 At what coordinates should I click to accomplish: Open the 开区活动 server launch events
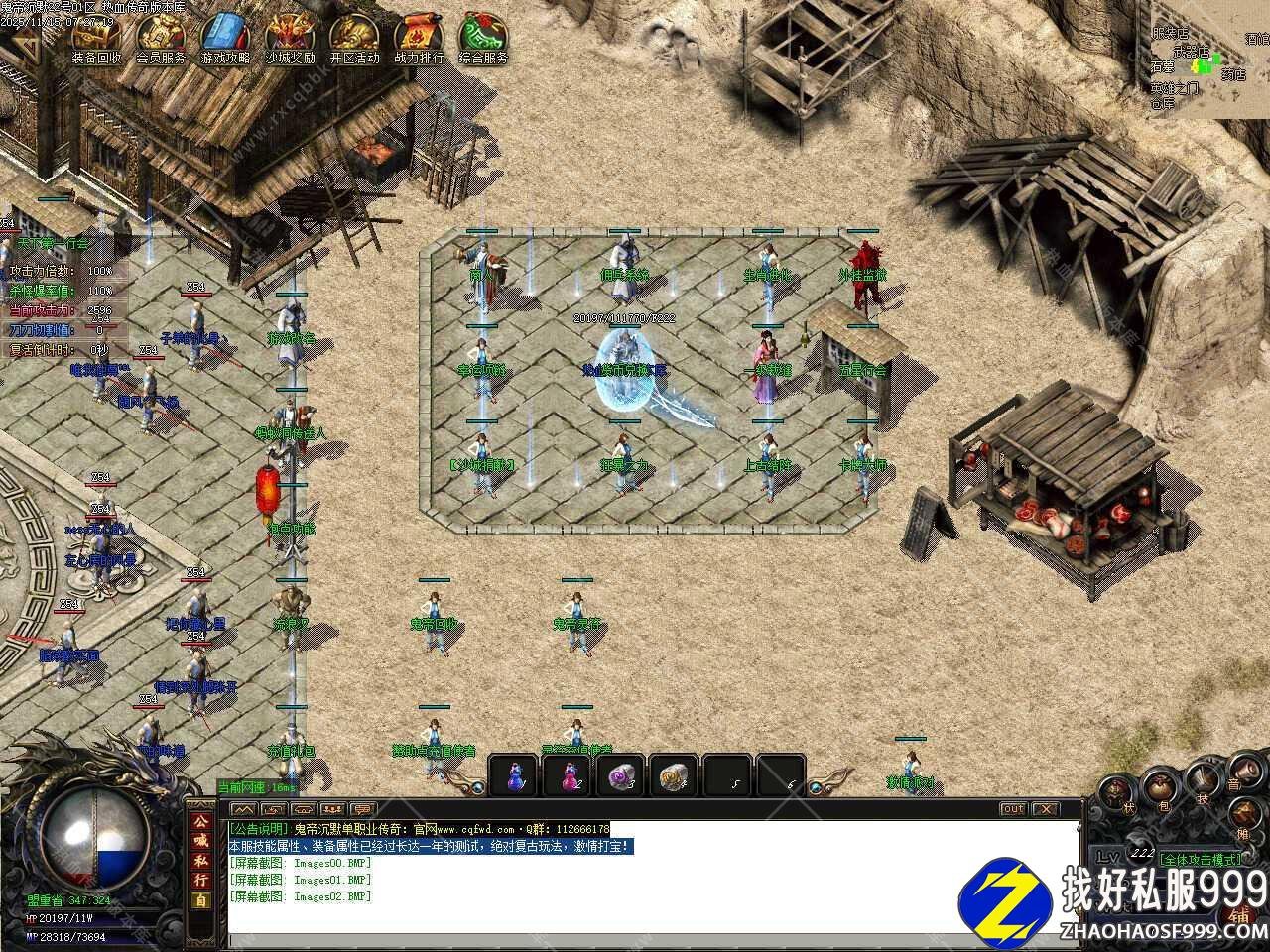click(354, 40)
